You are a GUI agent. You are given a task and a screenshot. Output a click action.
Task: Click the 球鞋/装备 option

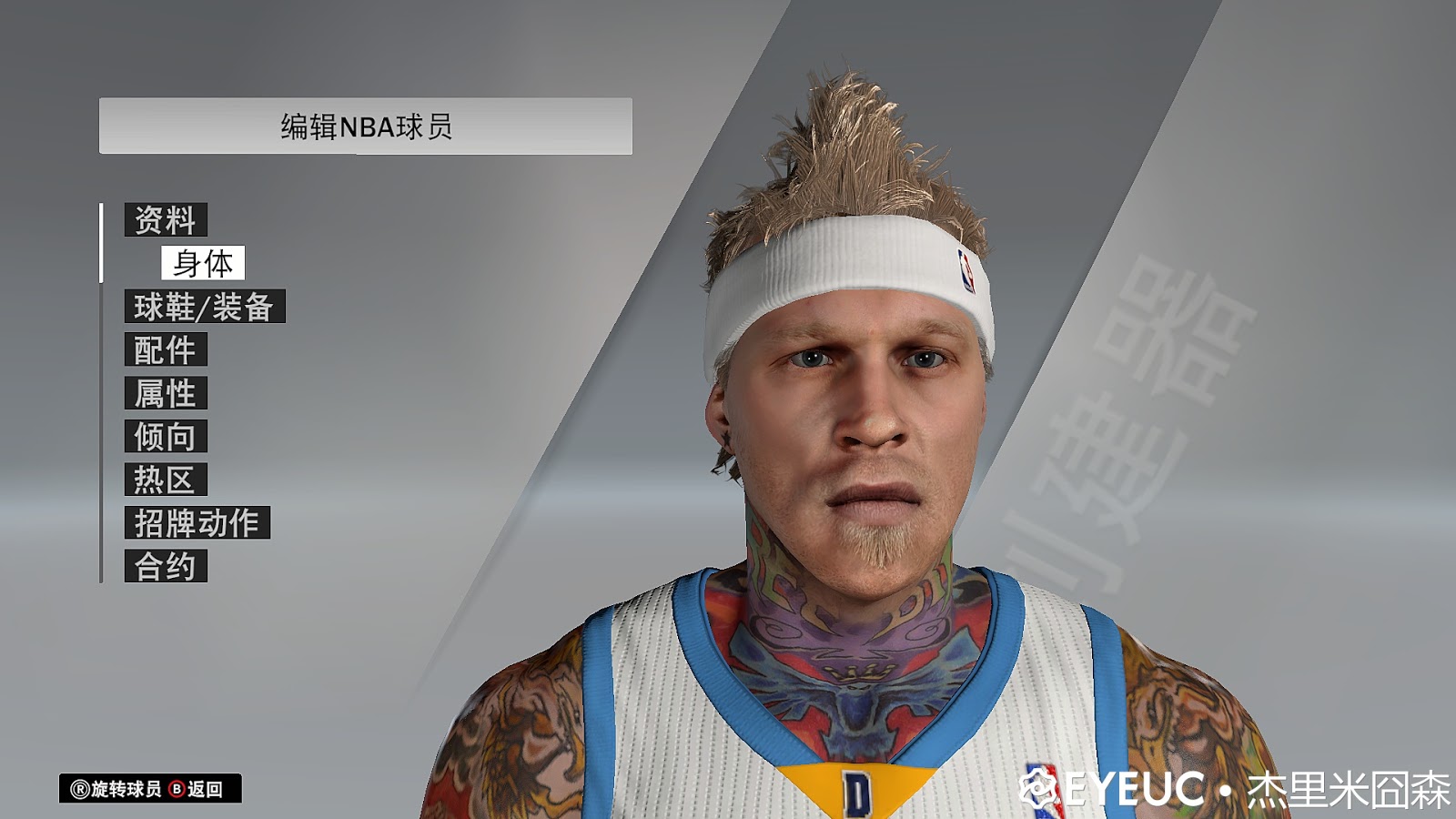[206, 307]
